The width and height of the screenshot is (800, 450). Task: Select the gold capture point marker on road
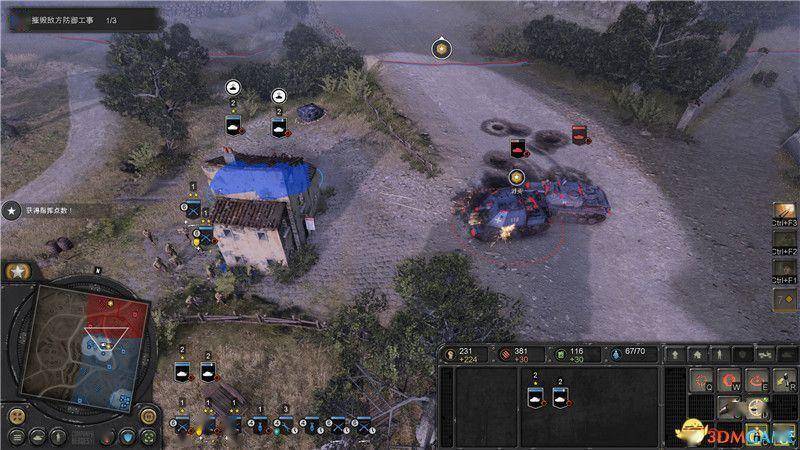pos(440,47)
